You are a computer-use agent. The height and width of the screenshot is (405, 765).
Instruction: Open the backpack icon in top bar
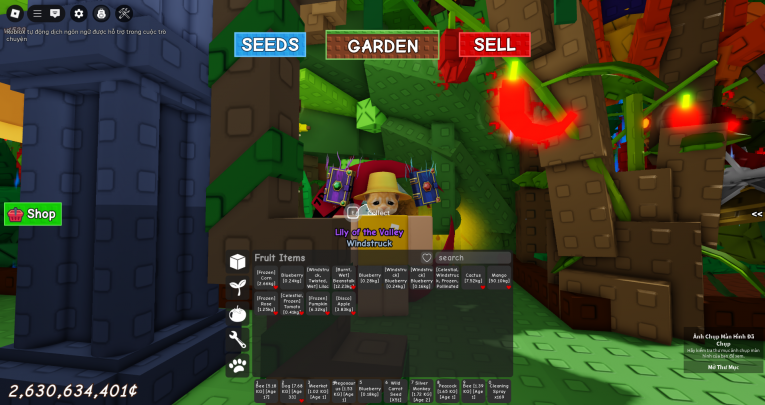[x=101, y=14]
